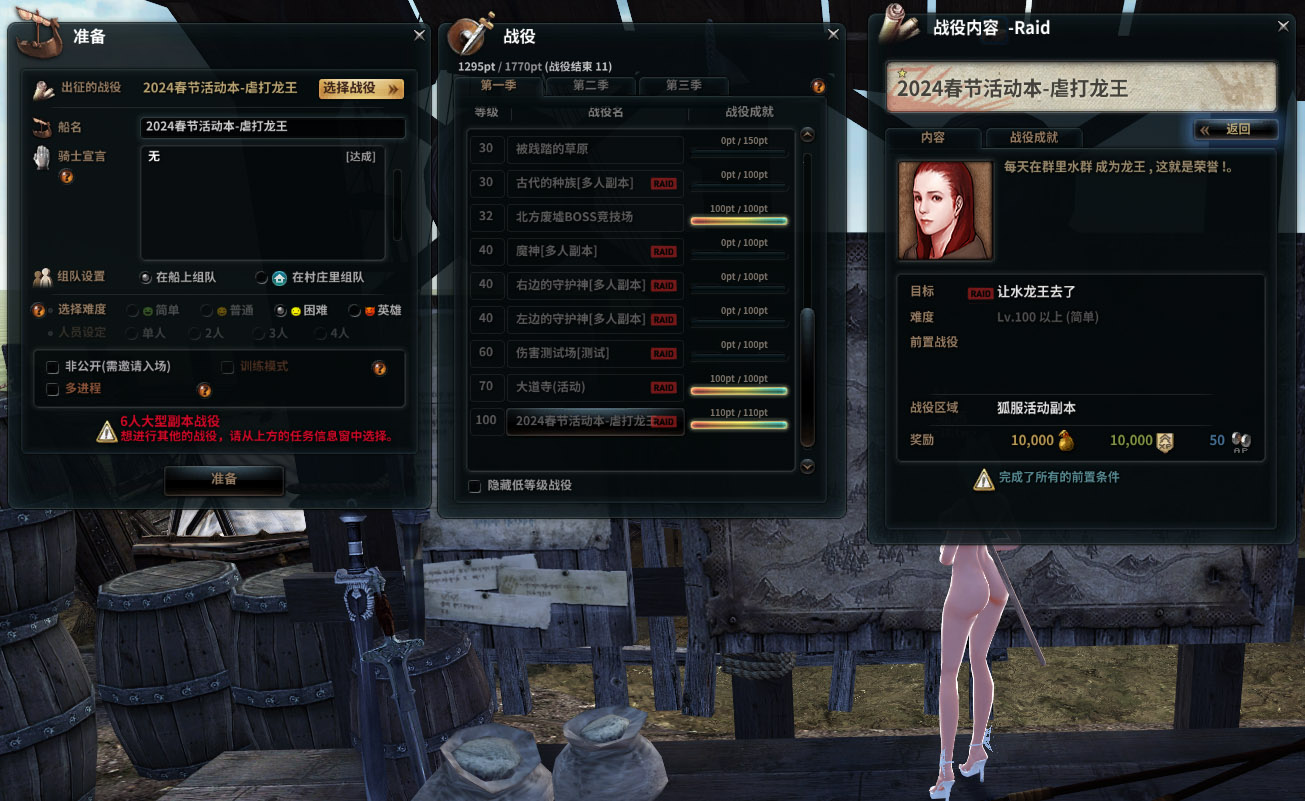The image size is (1305, 801).
Task: Edit the 船名 input field
Action: 272,127
